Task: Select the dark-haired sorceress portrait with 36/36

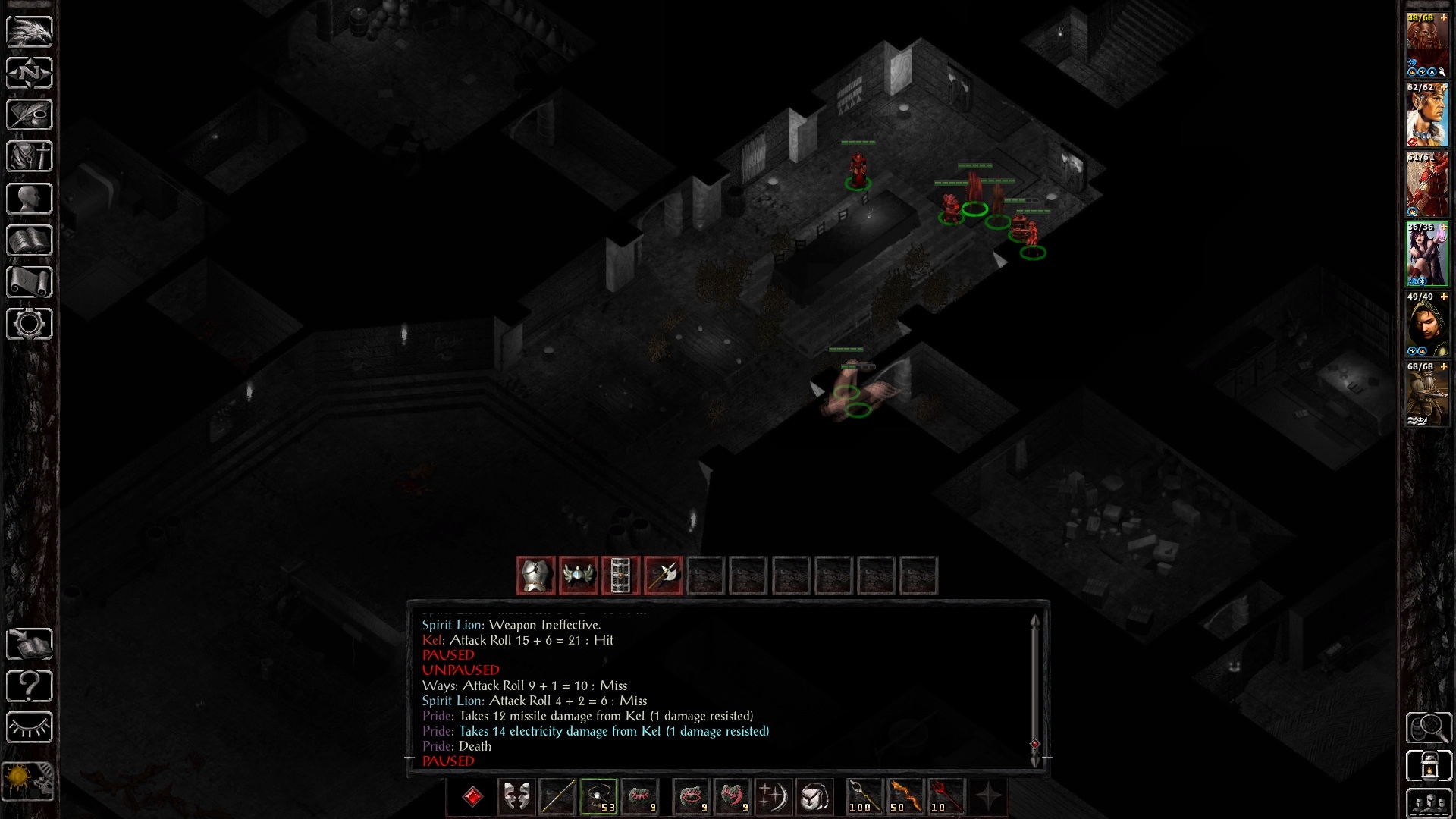Action: pos(1427,254)
